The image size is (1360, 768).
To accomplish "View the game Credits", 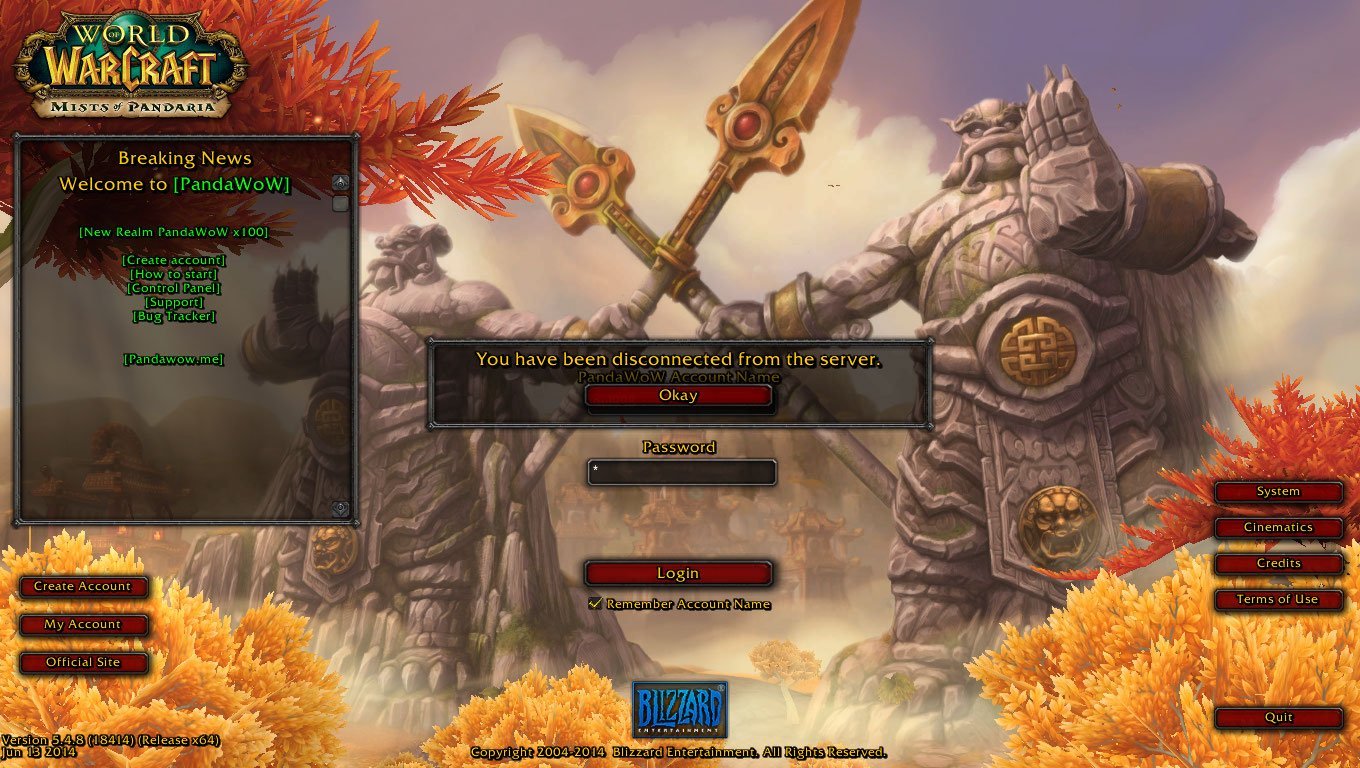I will click(x=1278, y=563).
